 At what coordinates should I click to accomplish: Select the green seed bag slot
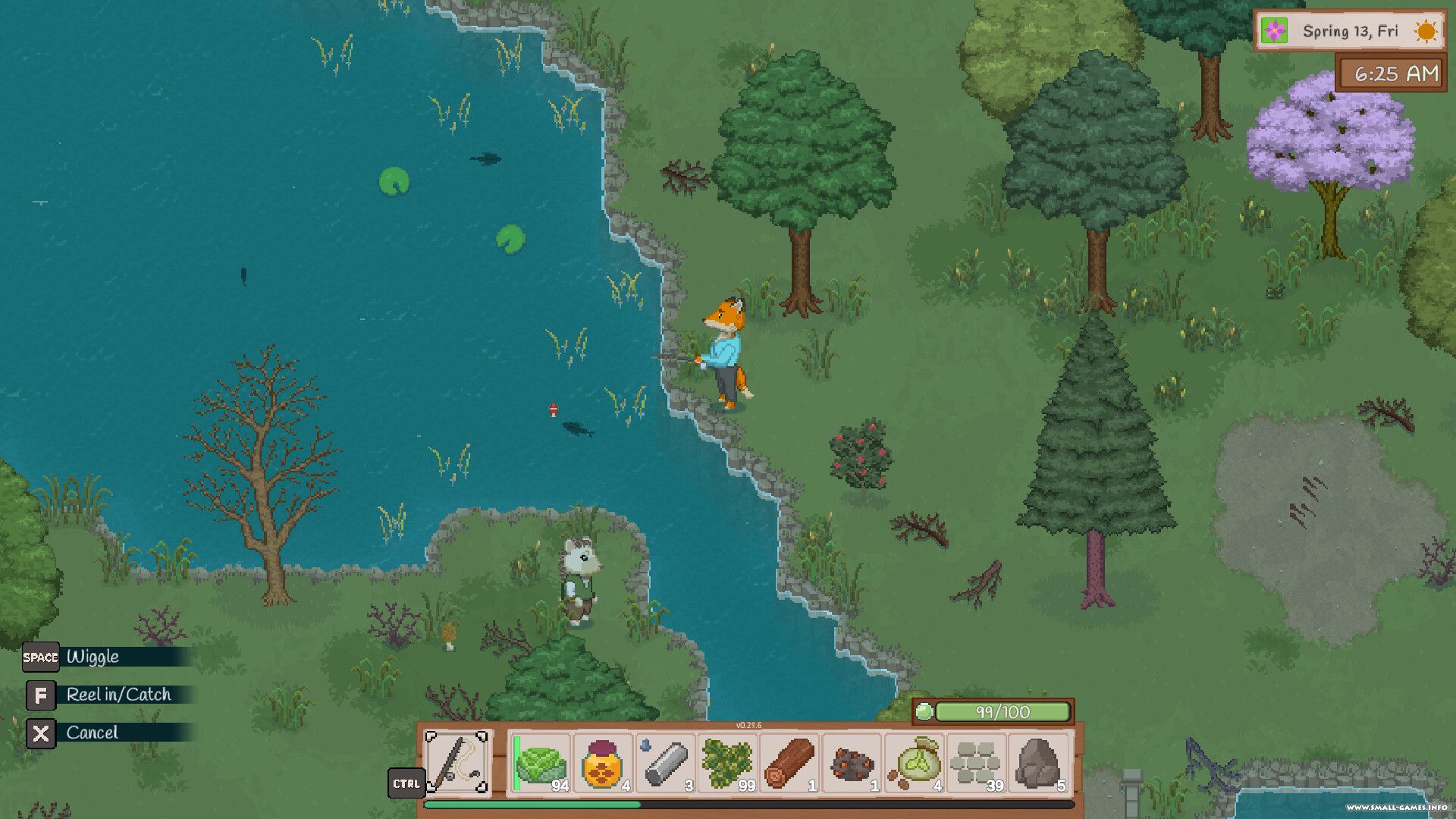click(915, 763)
